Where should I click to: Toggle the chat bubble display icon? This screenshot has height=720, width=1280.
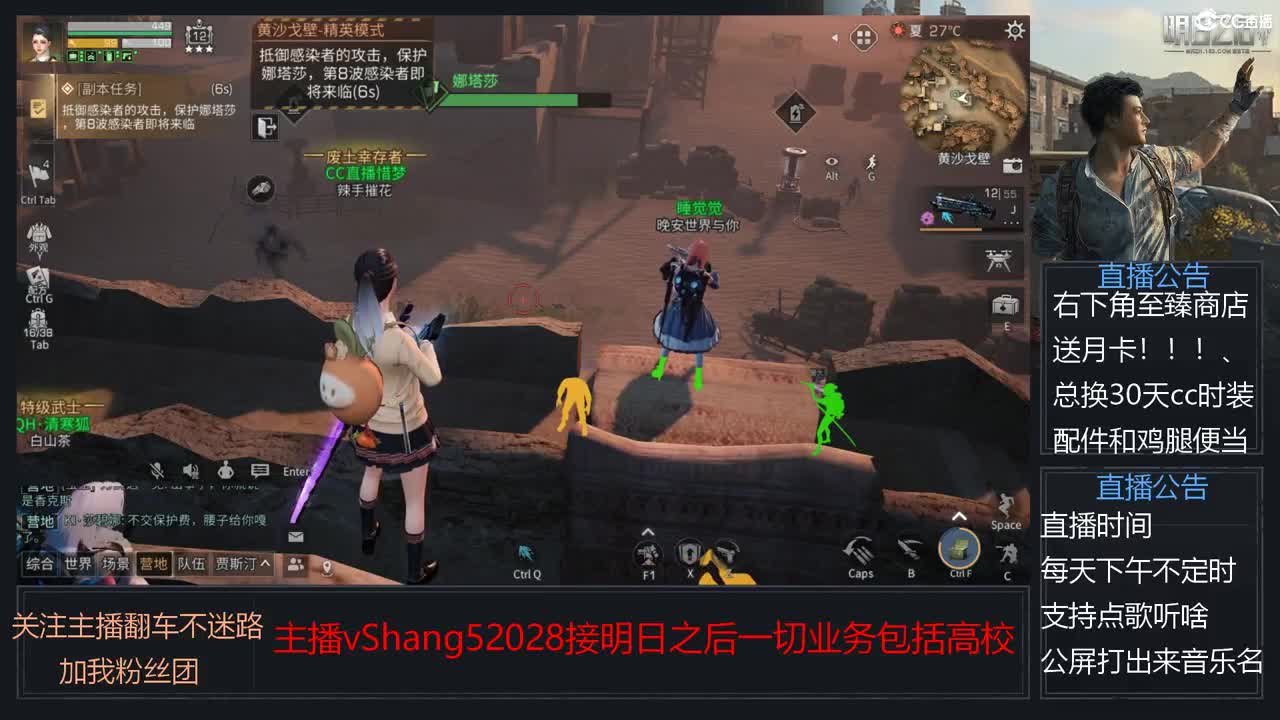(259, 470)
